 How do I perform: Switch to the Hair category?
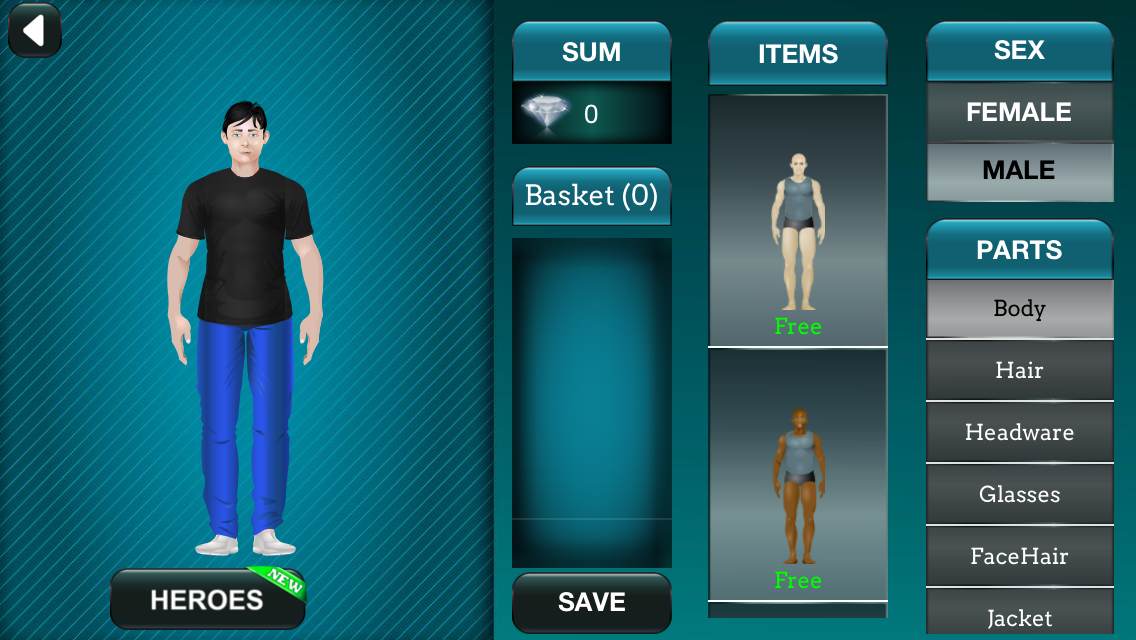pos(1019,371)
